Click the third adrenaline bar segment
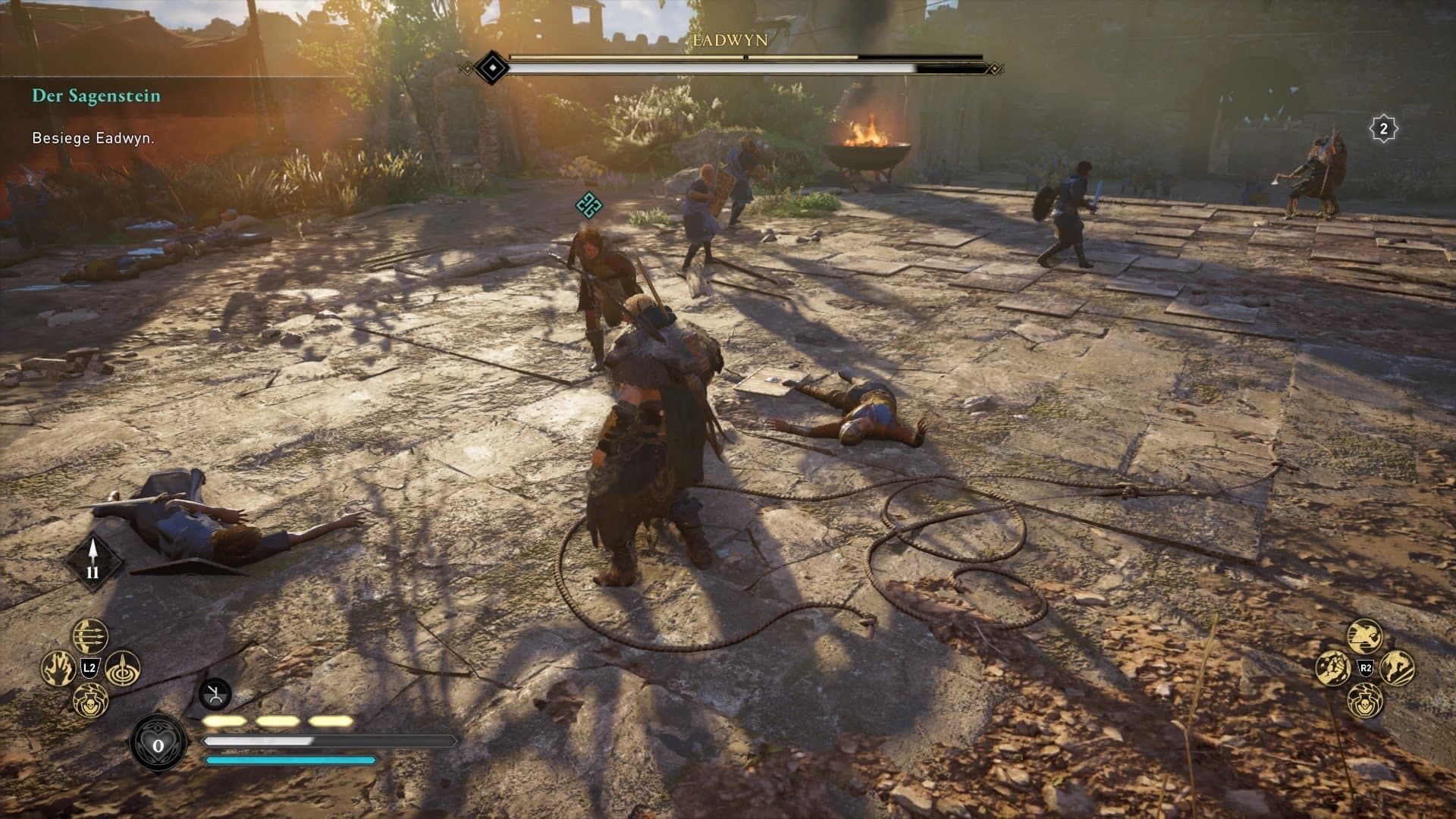This screenshot has height=819, width=1456. pos(328,721)
